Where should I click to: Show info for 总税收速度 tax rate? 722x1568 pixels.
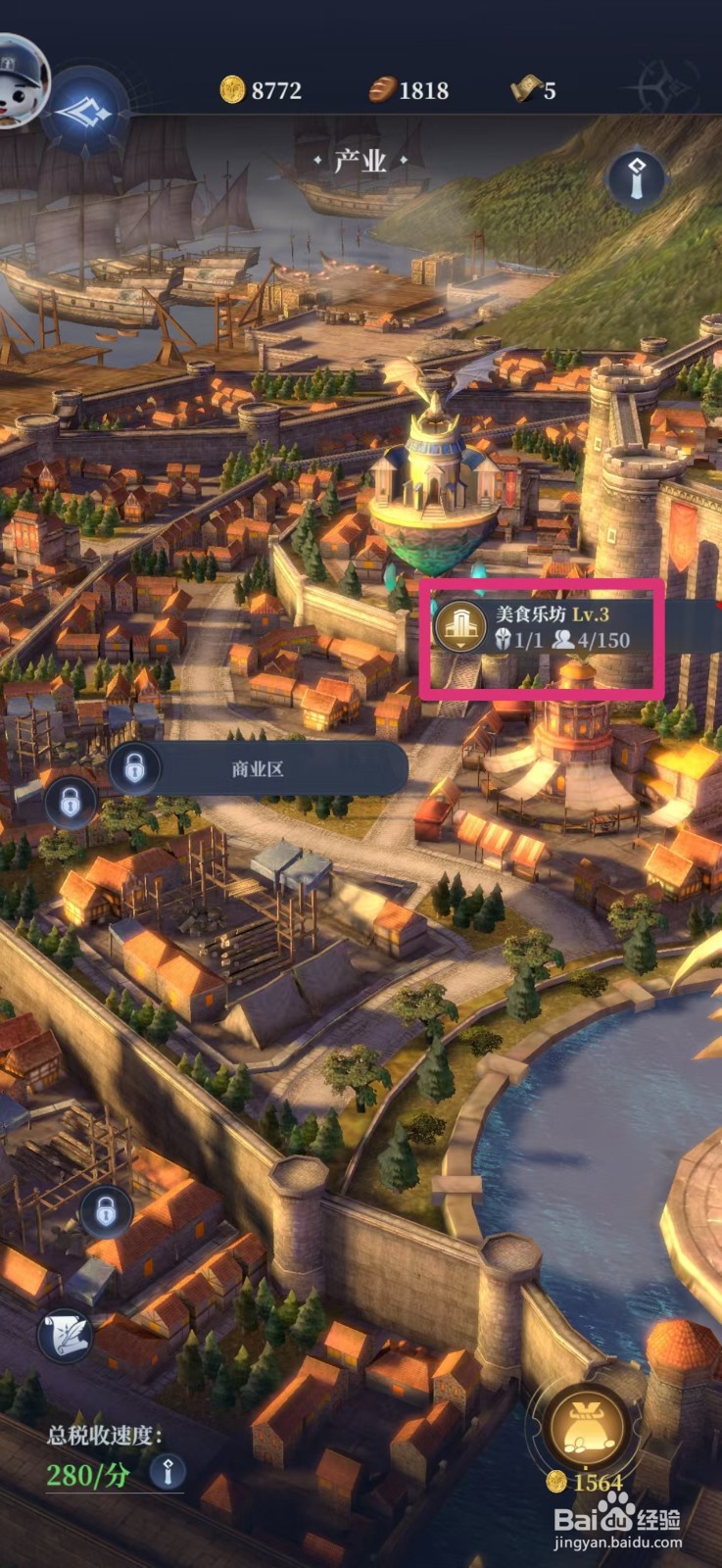(x=168, y=1471)
